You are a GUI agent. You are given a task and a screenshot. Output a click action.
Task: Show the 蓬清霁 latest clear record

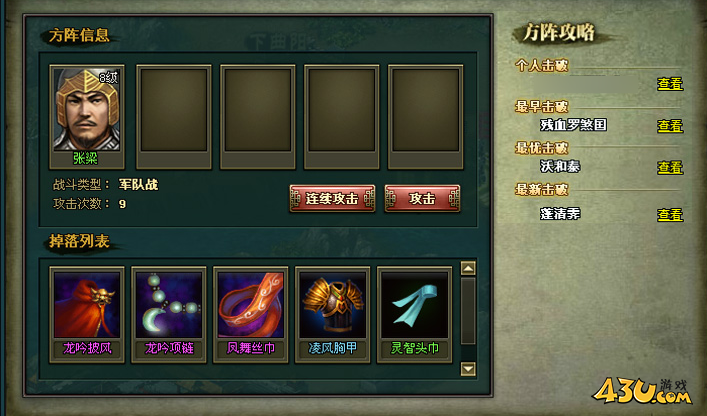click(670, 214)
